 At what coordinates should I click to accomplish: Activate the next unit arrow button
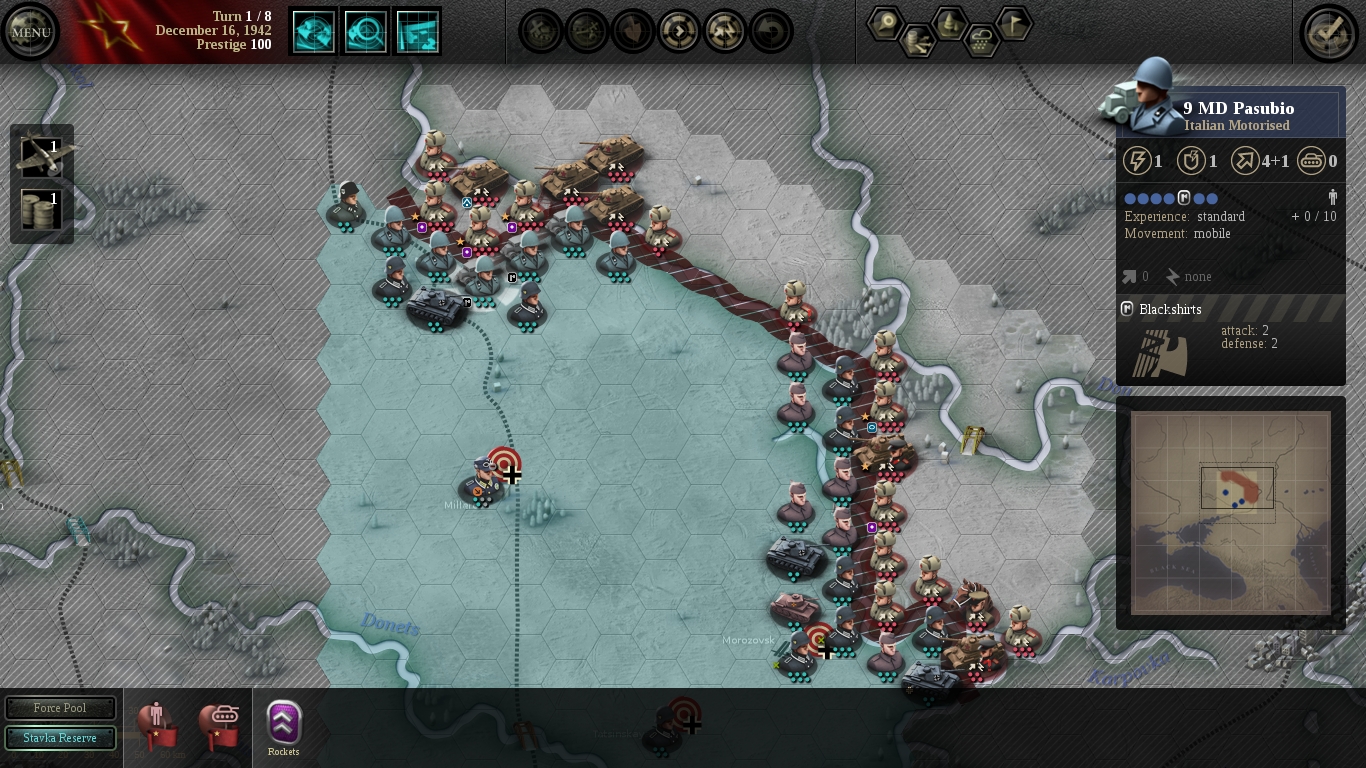pyautogui.click(x=679, y=32)
